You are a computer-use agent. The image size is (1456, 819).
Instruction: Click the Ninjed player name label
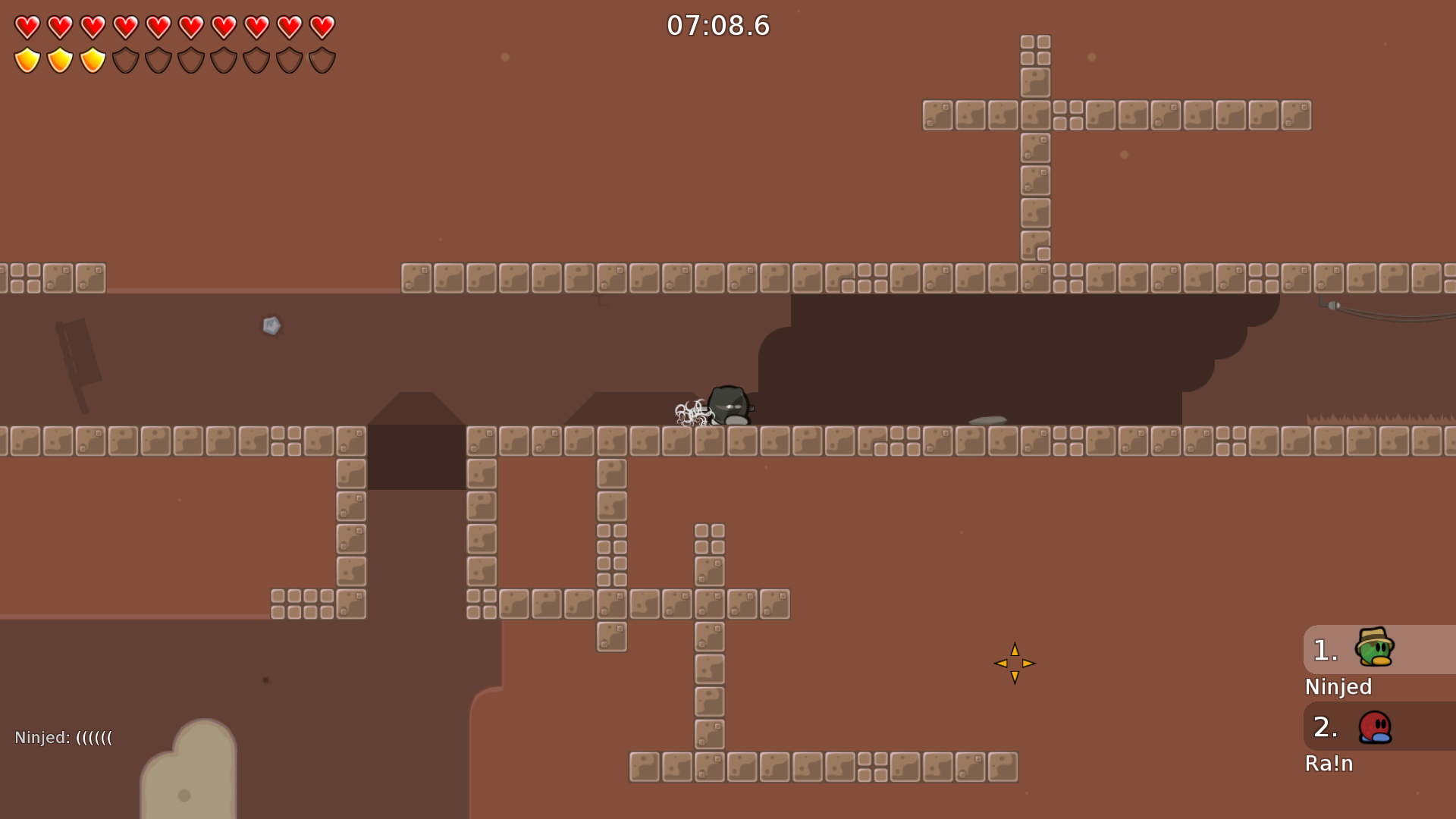[1338, 687]
